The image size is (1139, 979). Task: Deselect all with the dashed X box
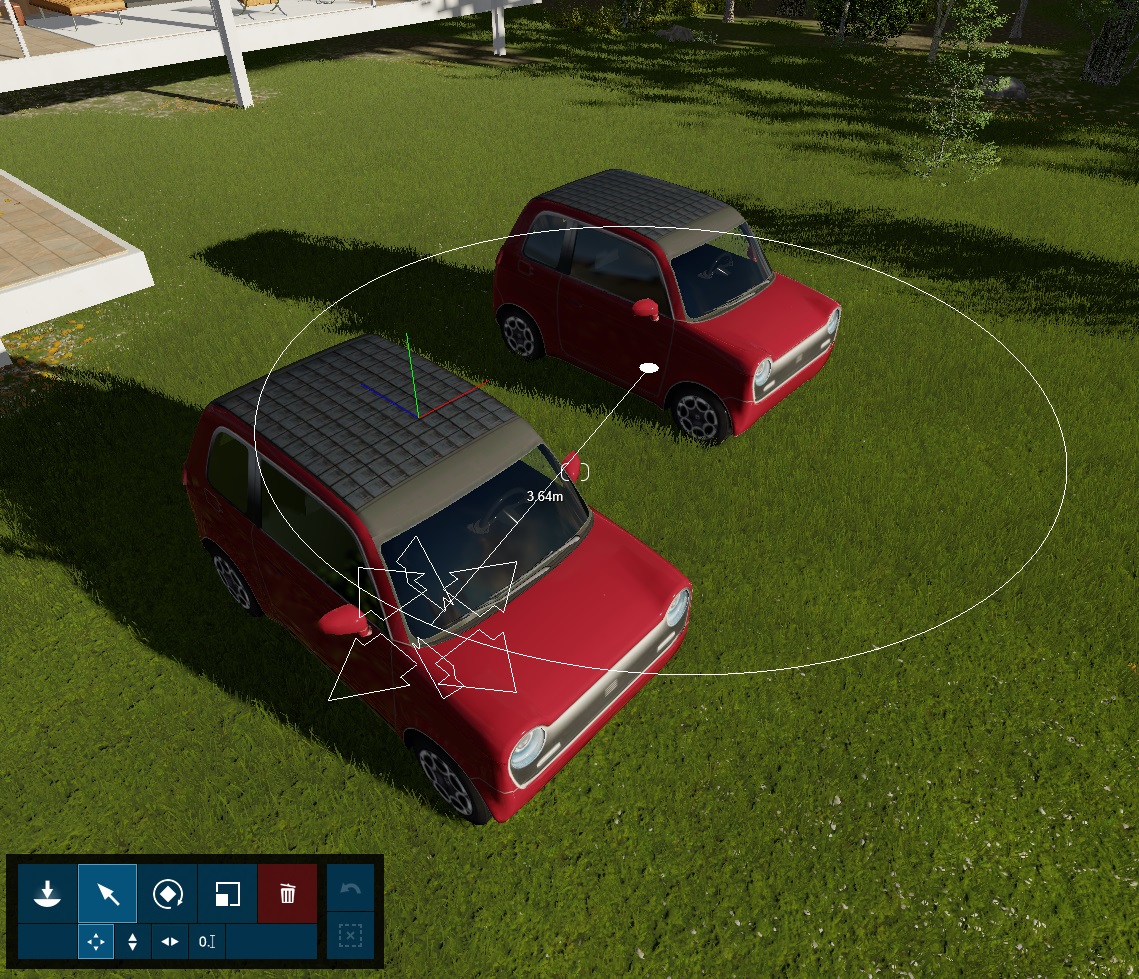point(351,936)
